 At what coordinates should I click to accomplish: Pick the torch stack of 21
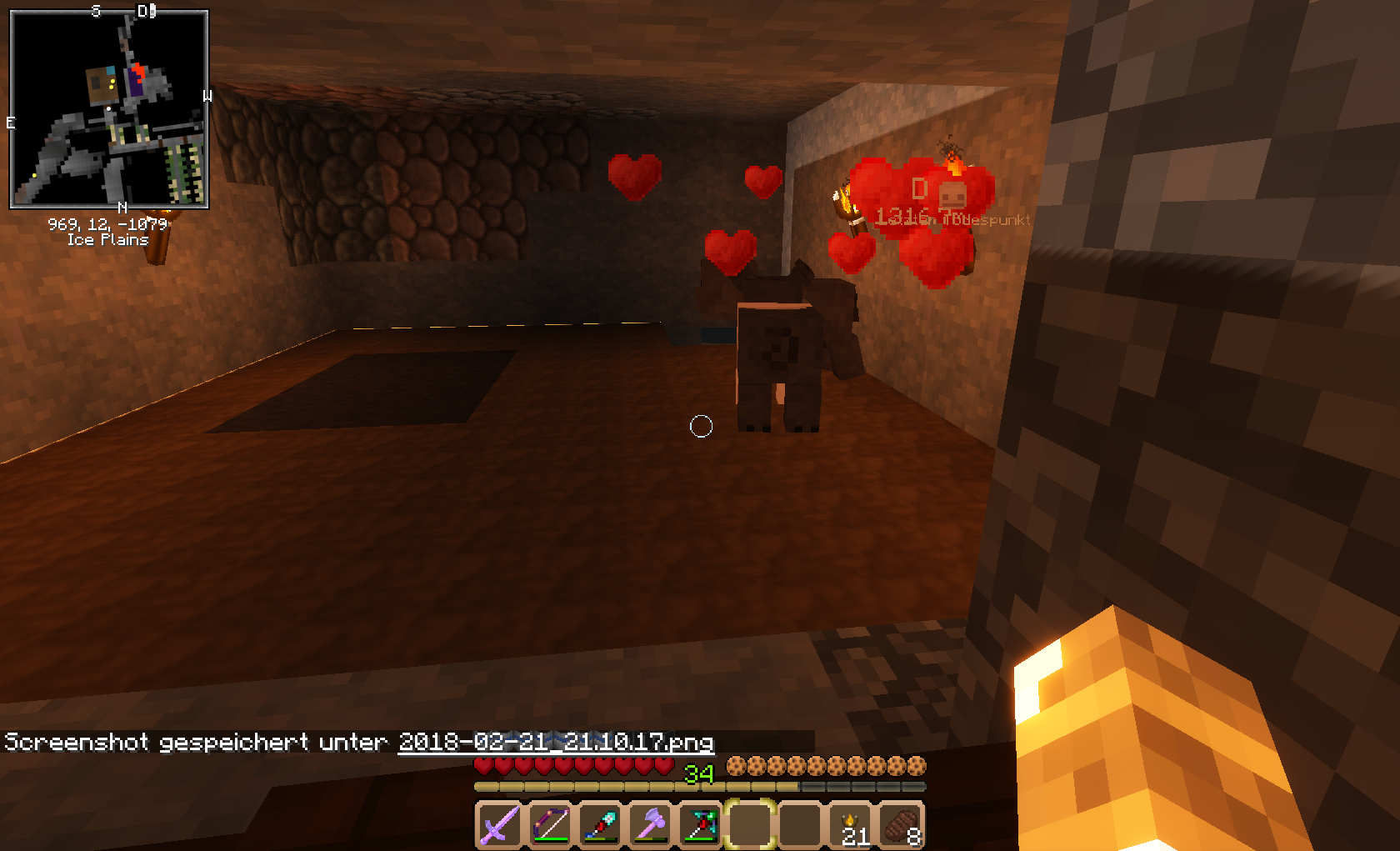coord(851,825)
